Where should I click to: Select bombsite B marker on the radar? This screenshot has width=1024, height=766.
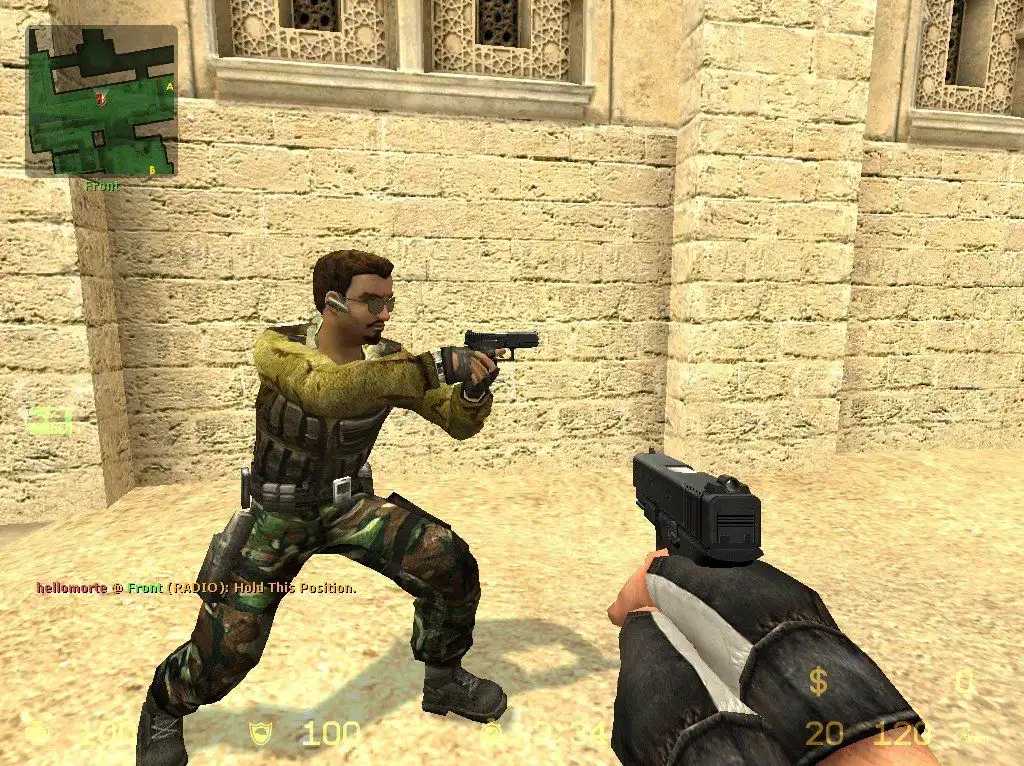click(x=151, y=170)
